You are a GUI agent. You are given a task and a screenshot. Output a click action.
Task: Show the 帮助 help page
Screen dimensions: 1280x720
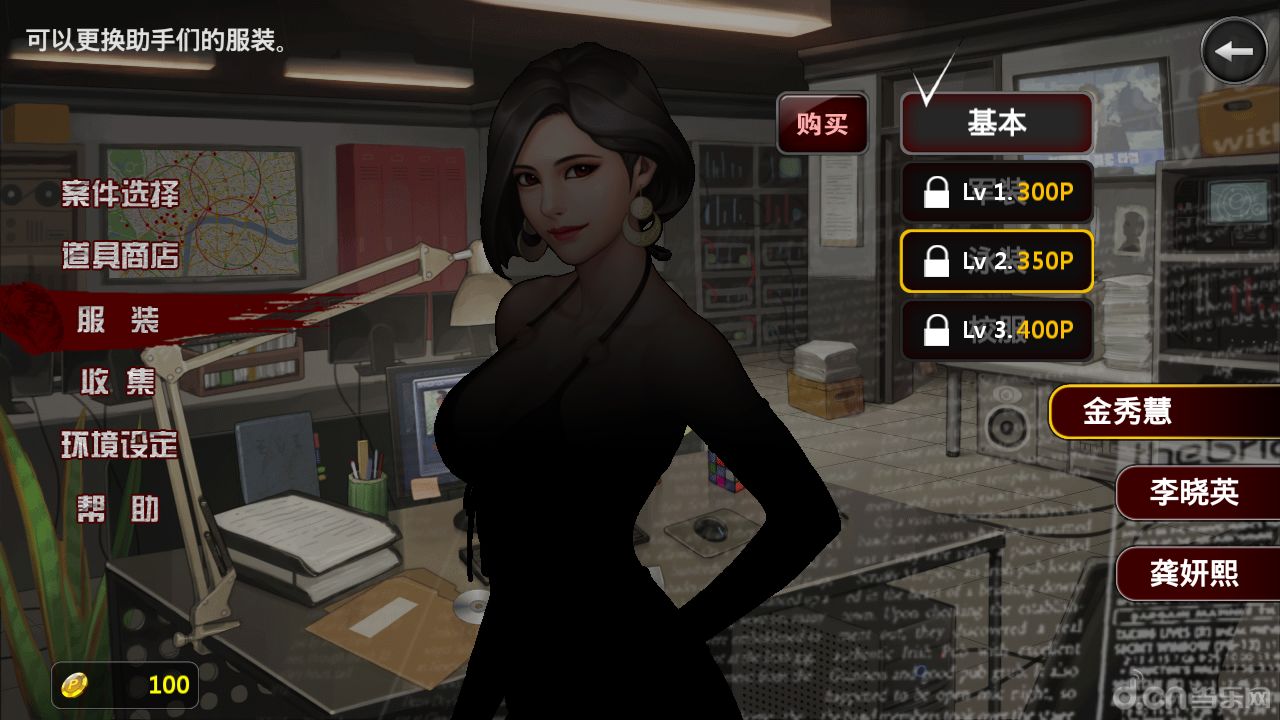[118, 509]
